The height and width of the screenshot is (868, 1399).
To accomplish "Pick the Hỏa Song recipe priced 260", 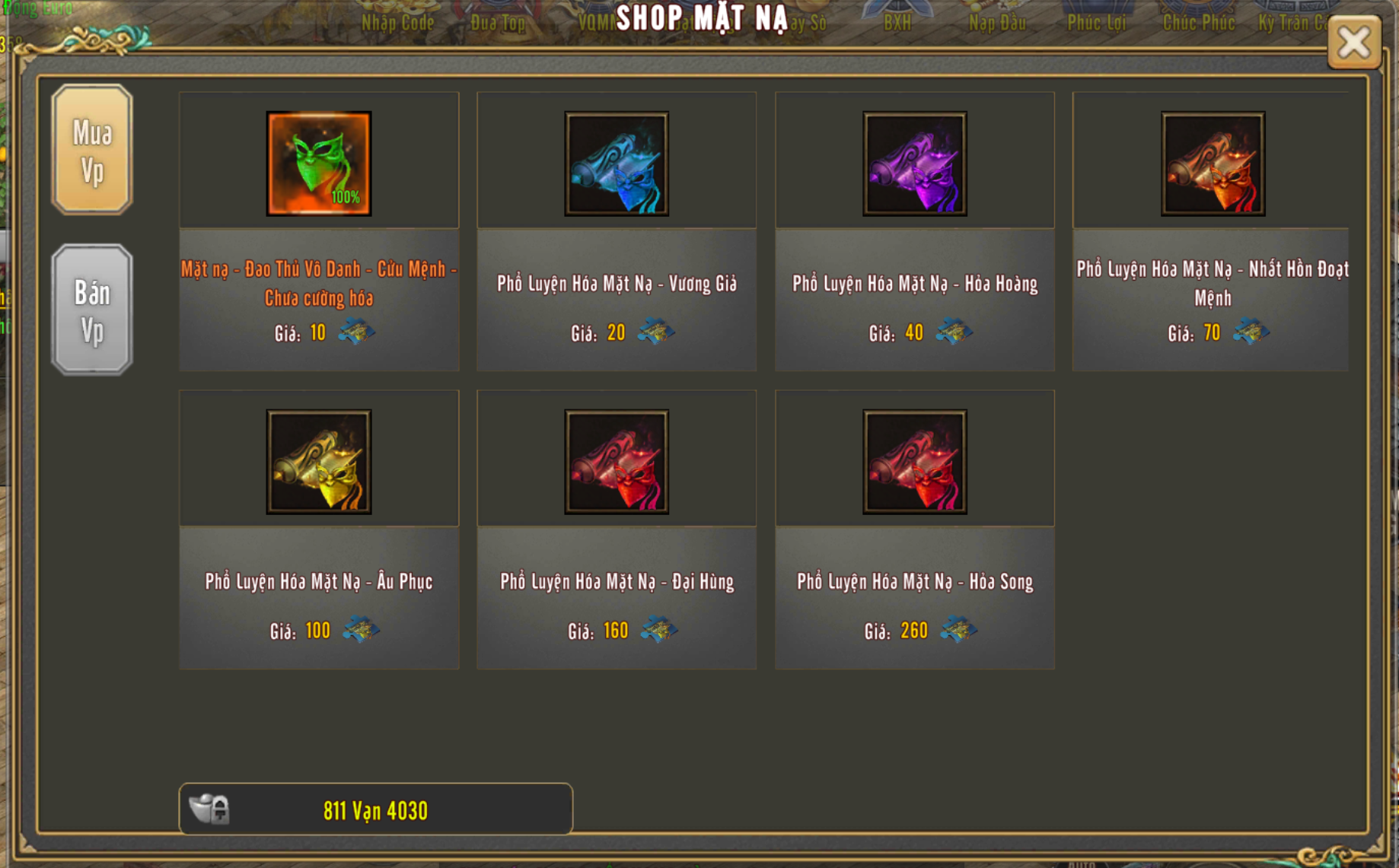I will [x=914, y=462].
